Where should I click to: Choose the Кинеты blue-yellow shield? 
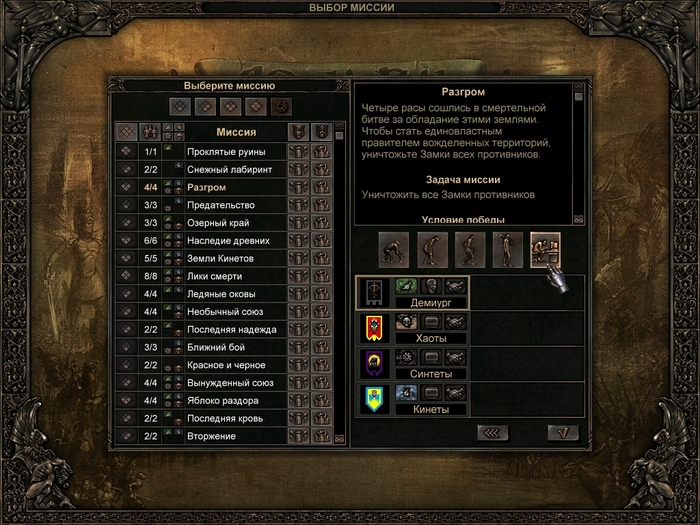click(x=372, y=398)
